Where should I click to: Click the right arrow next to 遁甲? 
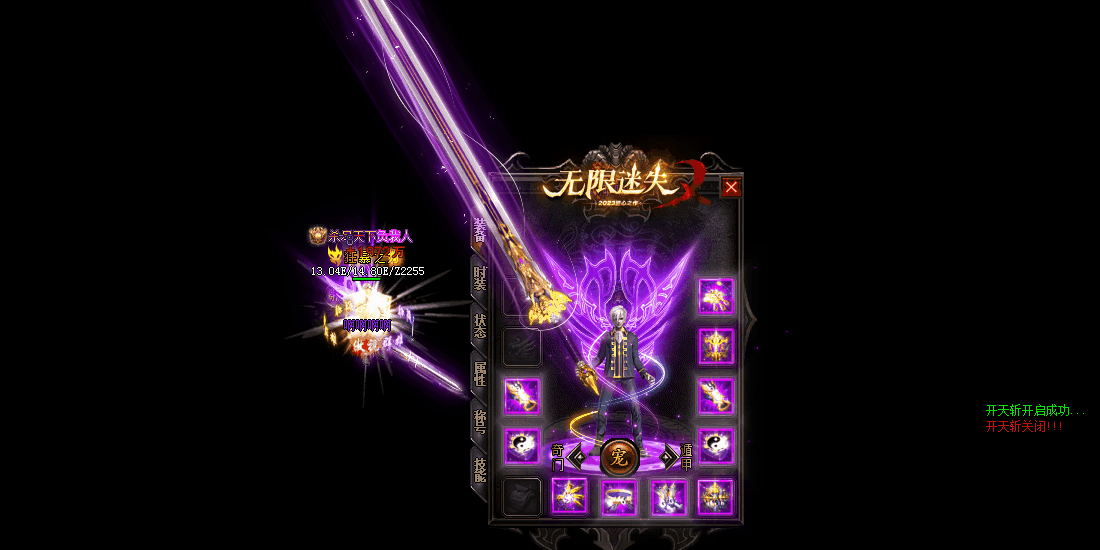668,459
